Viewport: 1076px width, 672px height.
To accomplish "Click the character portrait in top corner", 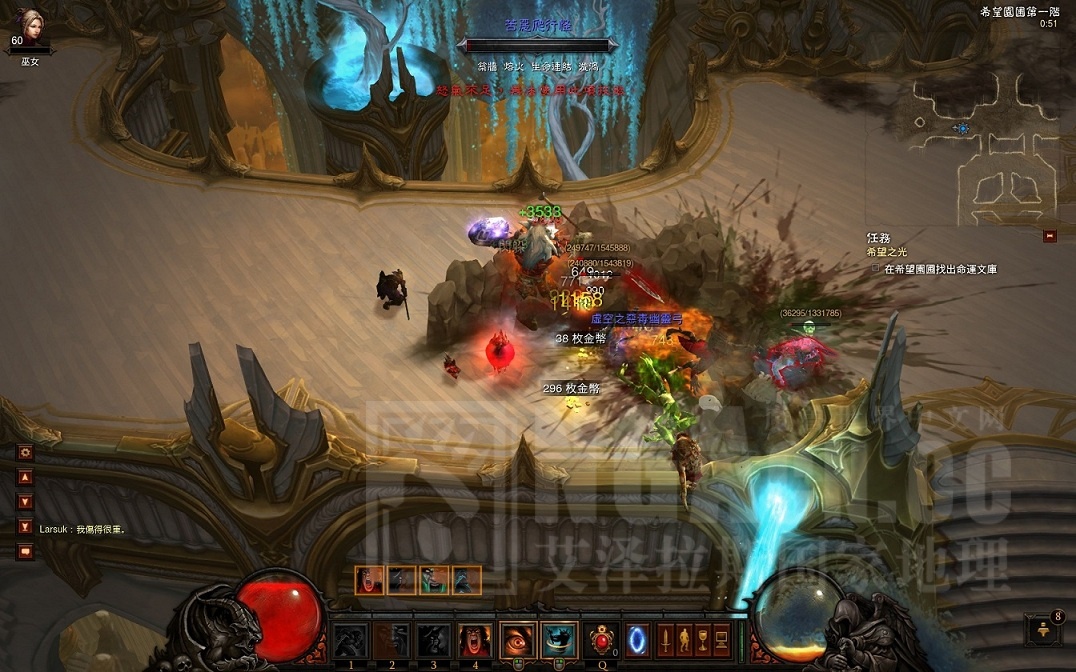I will pos(30,24).
